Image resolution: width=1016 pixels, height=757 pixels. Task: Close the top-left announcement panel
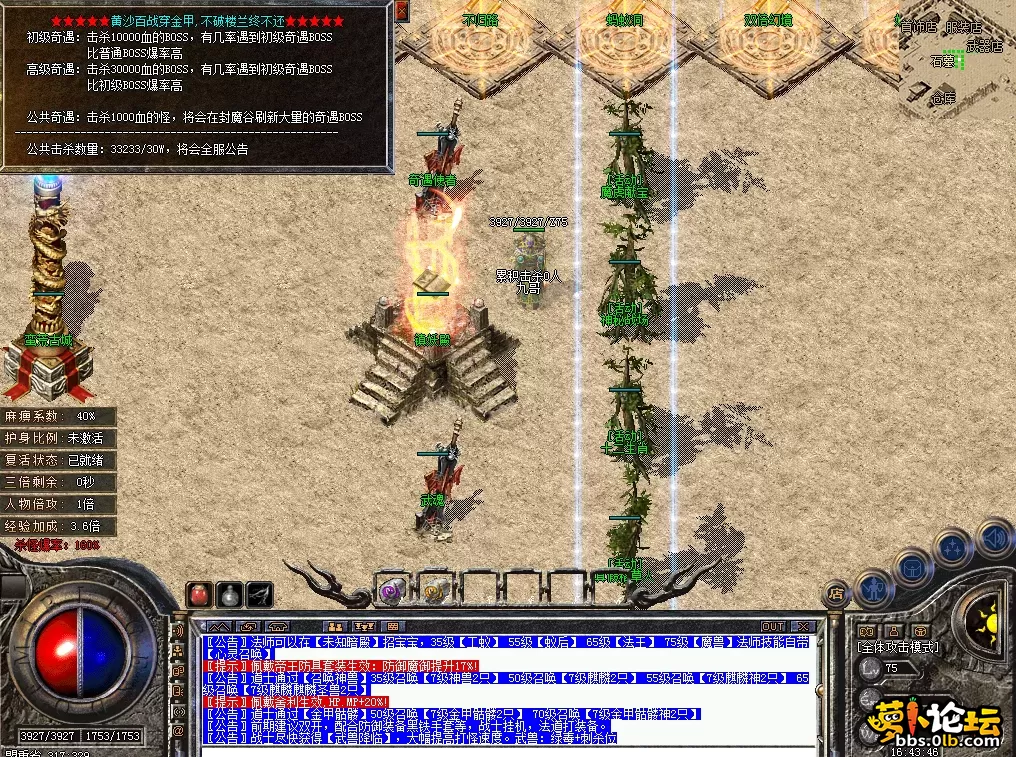(402, 11)
